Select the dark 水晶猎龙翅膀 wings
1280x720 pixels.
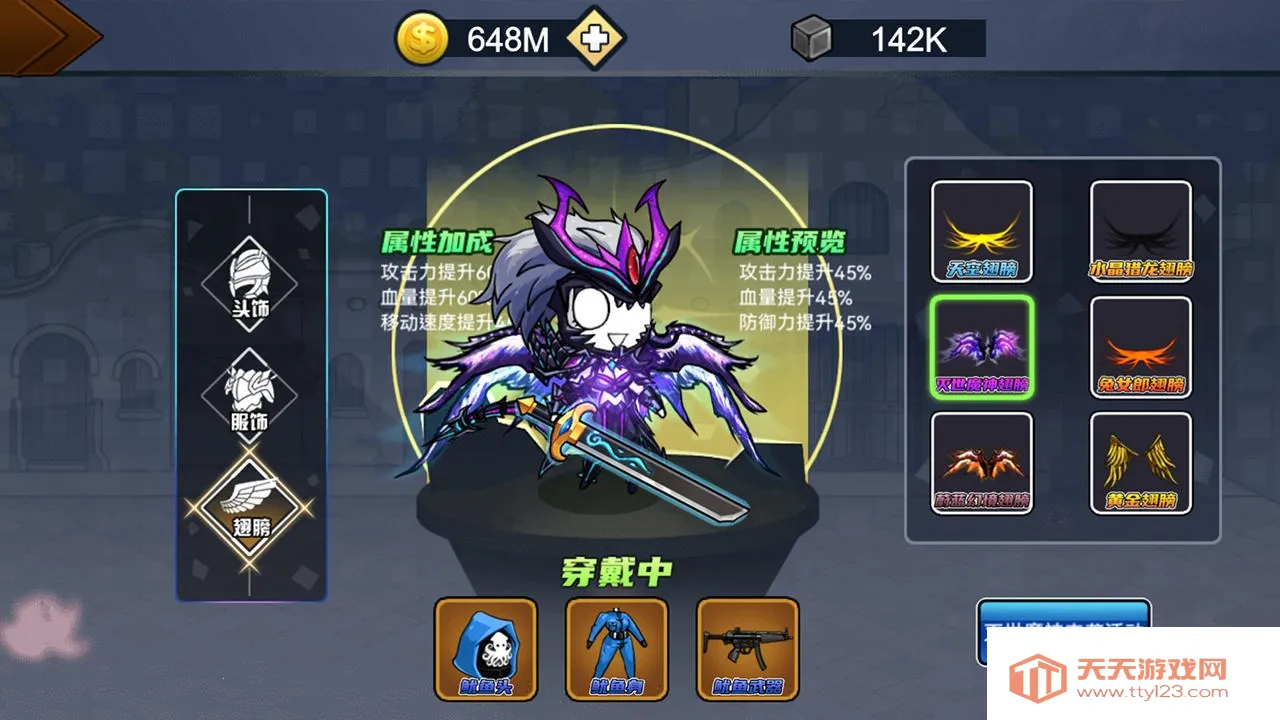point(1140,230)
